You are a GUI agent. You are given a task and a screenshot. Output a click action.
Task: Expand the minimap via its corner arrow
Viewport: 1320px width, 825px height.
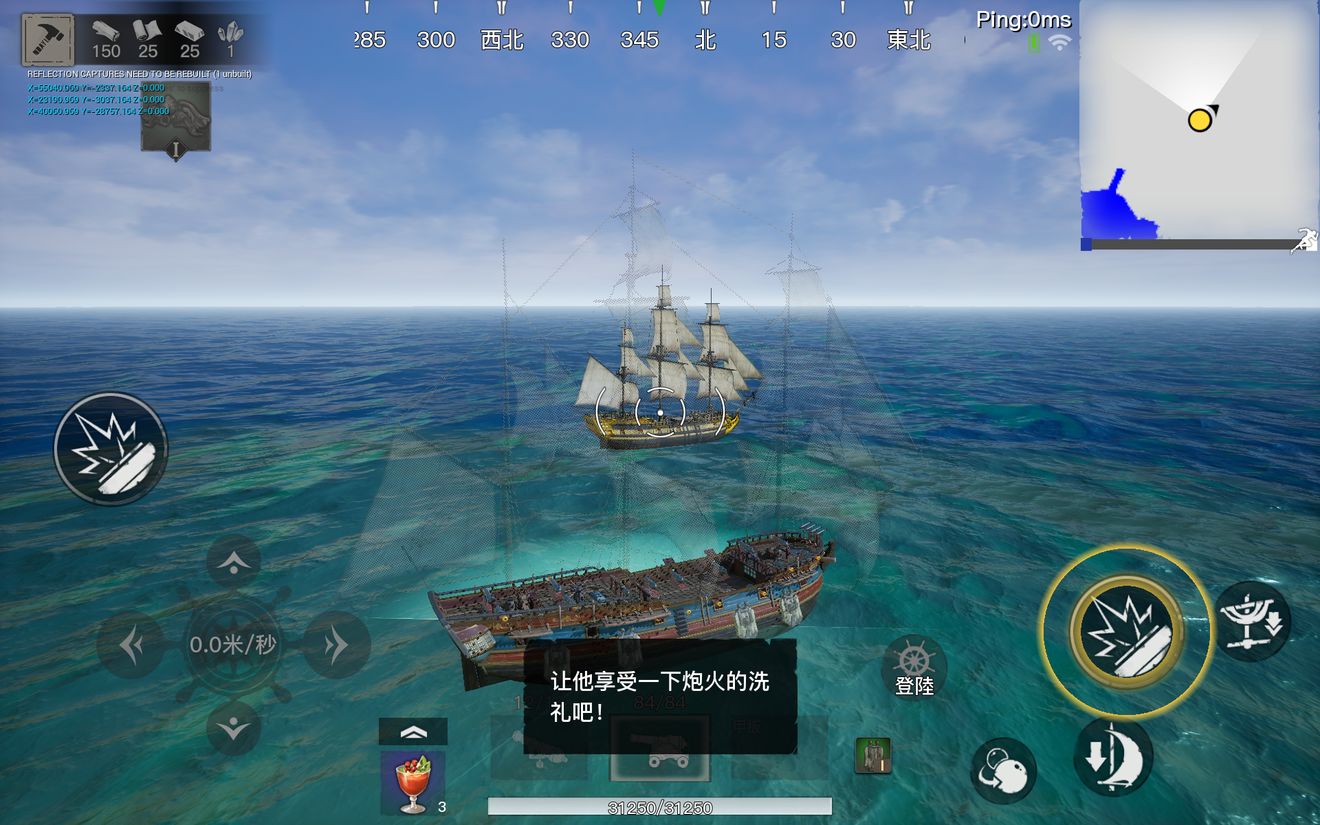click(1303, 238)
